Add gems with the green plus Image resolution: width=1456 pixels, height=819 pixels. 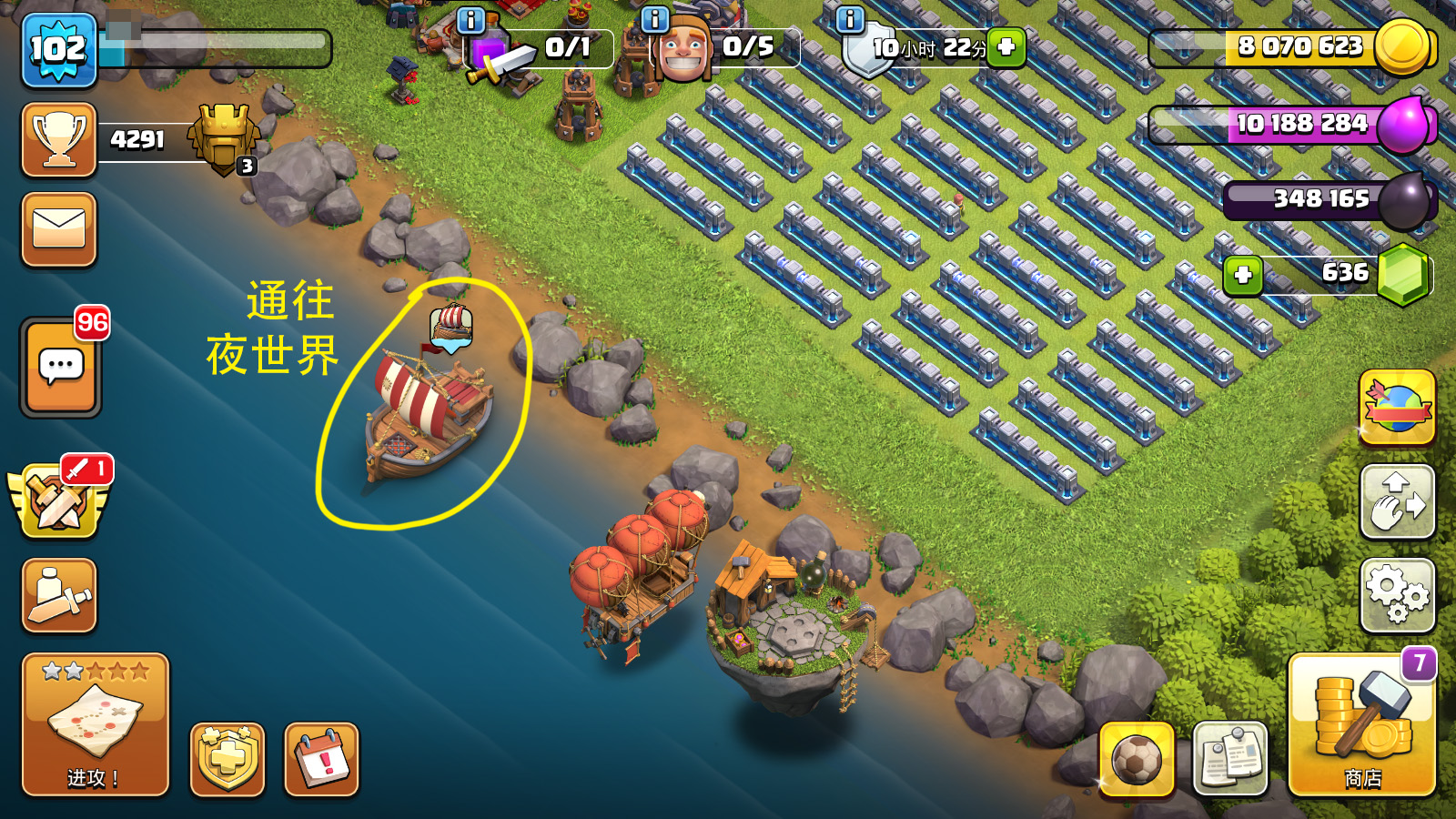1243,275
